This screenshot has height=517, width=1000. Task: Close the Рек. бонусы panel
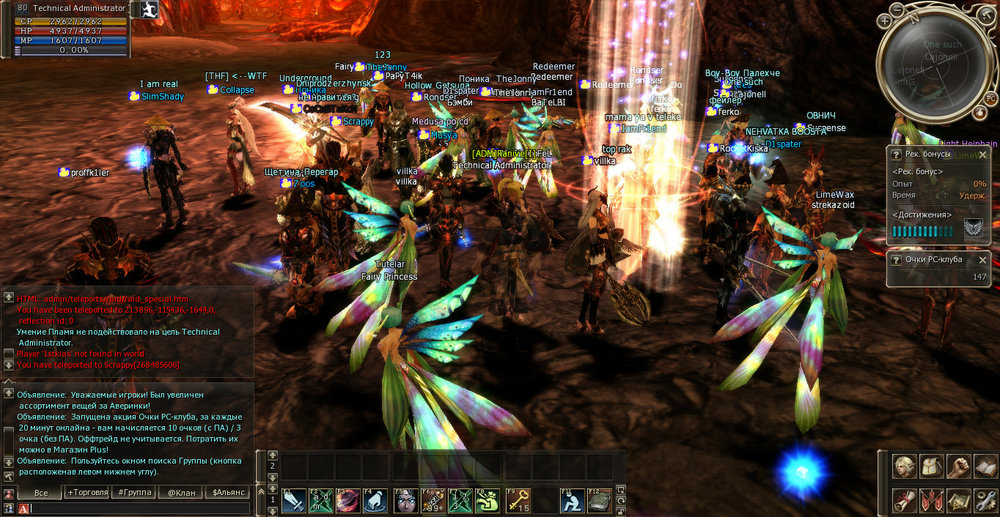[x=982, y=155]
